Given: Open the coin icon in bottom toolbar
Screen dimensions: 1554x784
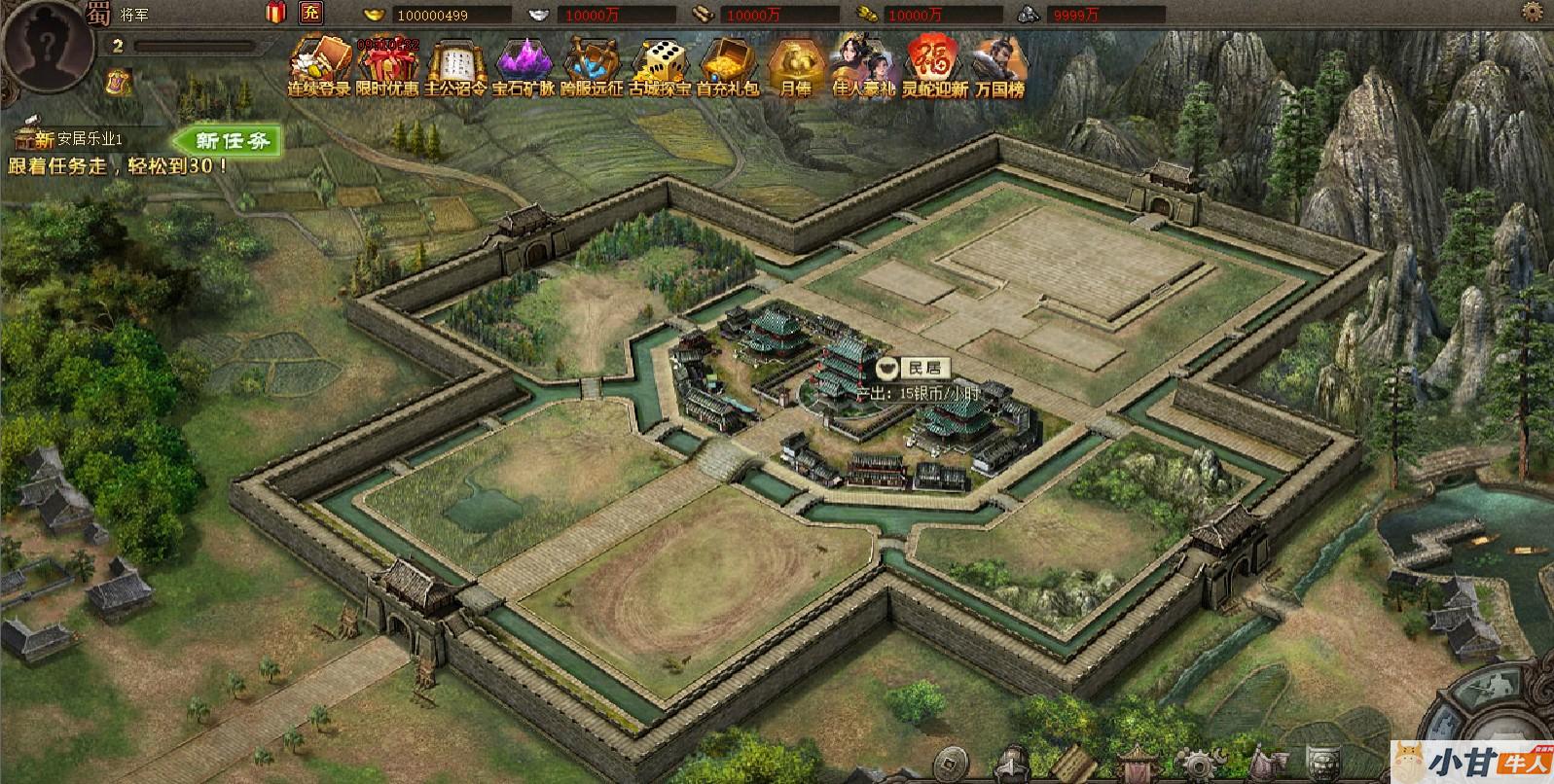Looking at the screenshot, I should (957, 762).
